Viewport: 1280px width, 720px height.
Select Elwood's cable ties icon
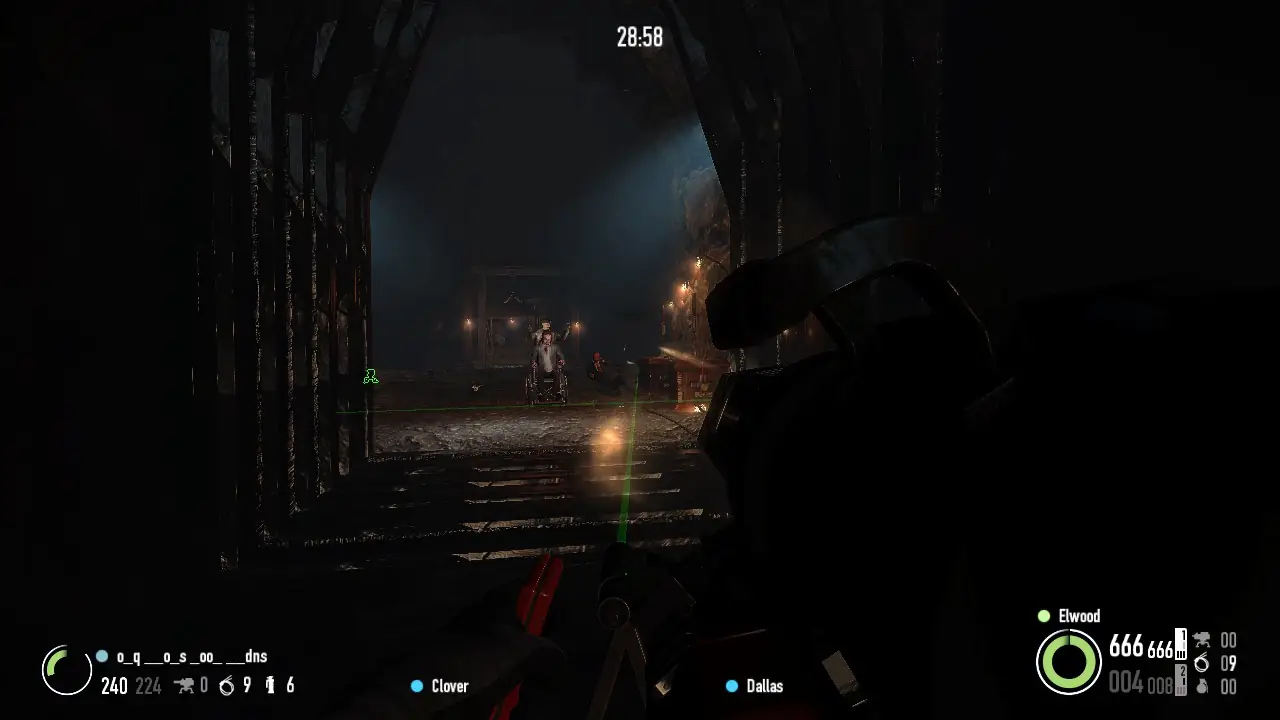1201,663
